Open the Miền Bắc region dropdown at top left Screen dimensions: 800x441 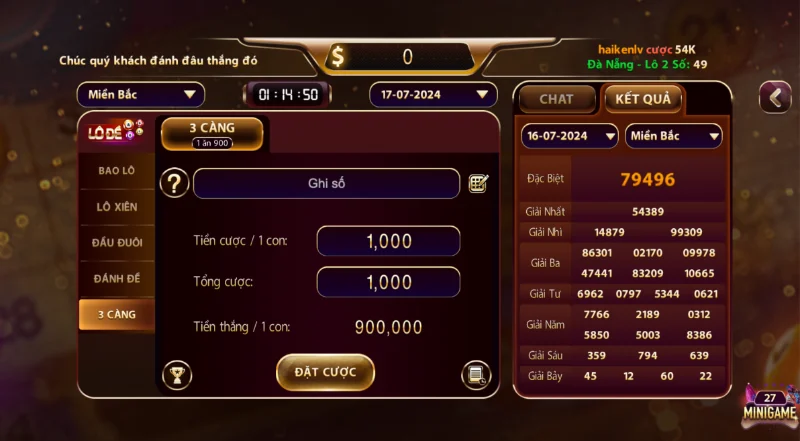pyautogui.click(x=140, y=95)
